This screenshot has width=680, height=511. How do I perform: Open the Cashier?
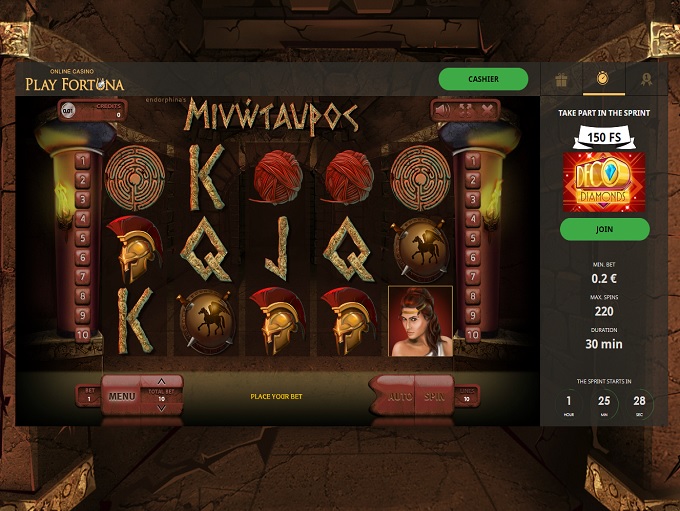pos(483,79)
